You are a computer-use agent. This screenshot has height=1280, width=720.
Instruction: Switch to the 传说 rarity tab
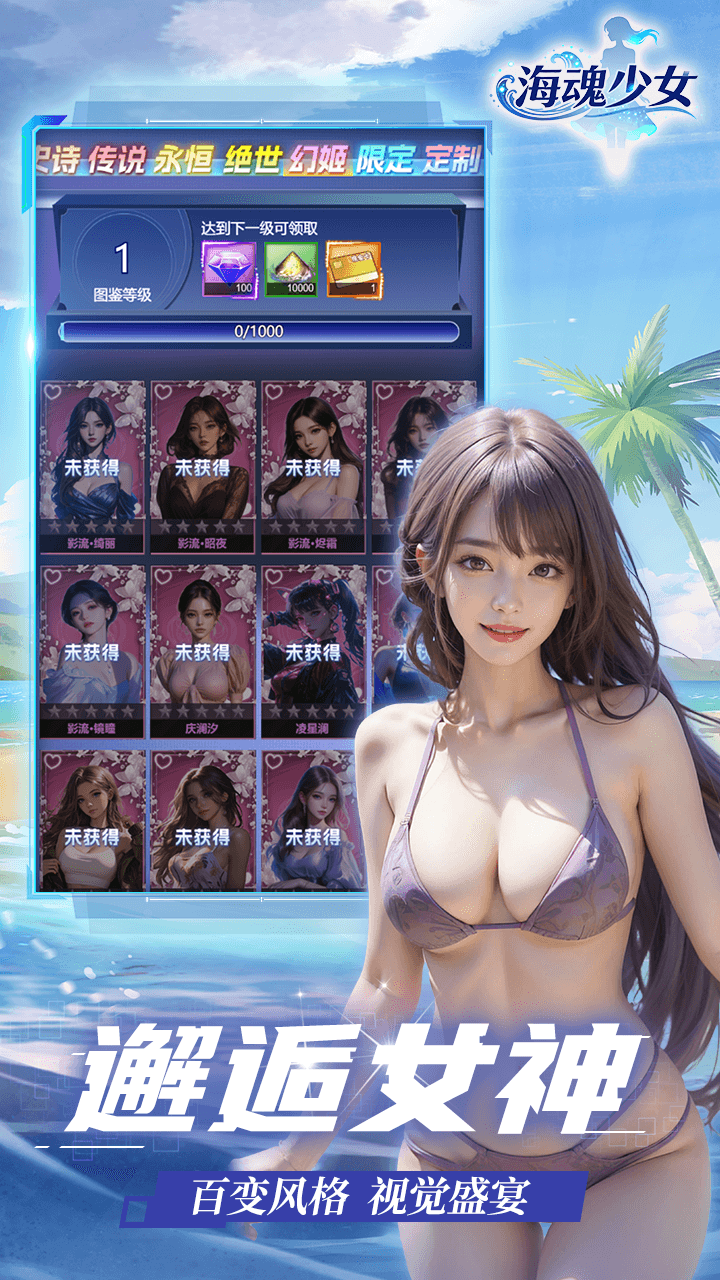[x=117, y=159]
